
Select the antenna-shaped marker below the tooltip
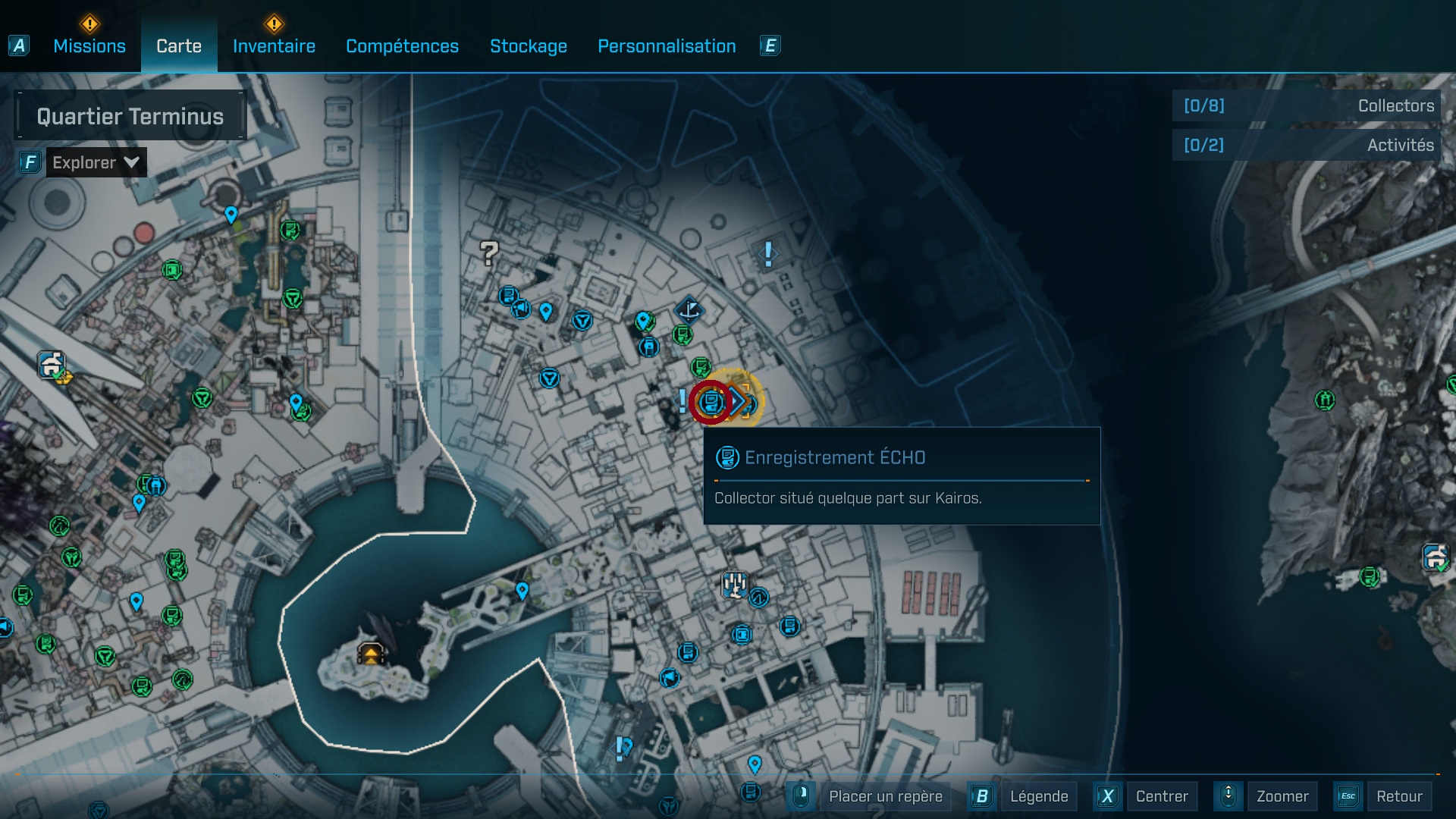pos(733,583)
